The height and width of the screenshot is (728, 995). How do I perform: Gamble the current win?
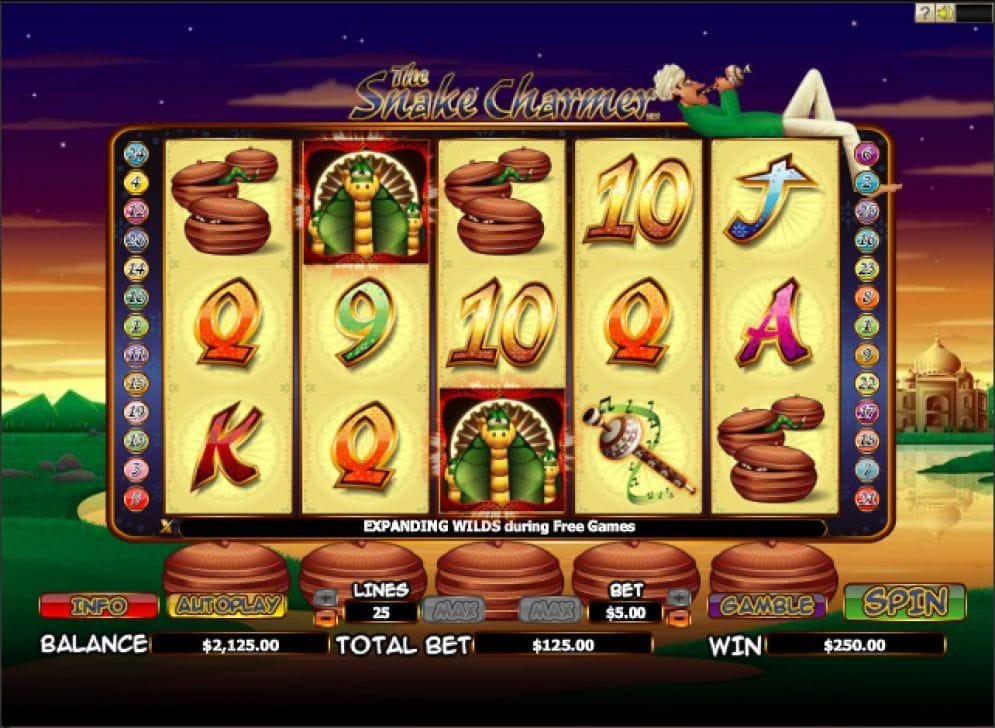[766, 606]
